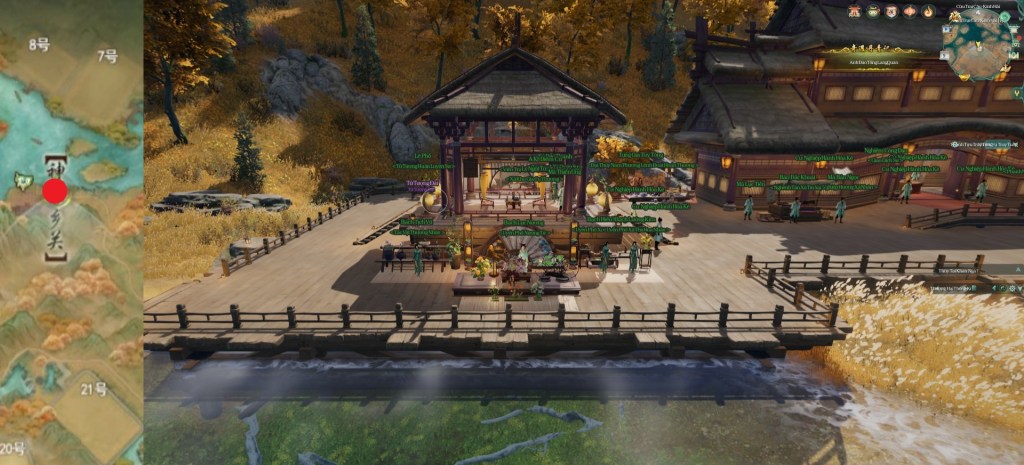1024x465 pixels.
Task: Open the circular minimap
Action: [x=978, y=45]
